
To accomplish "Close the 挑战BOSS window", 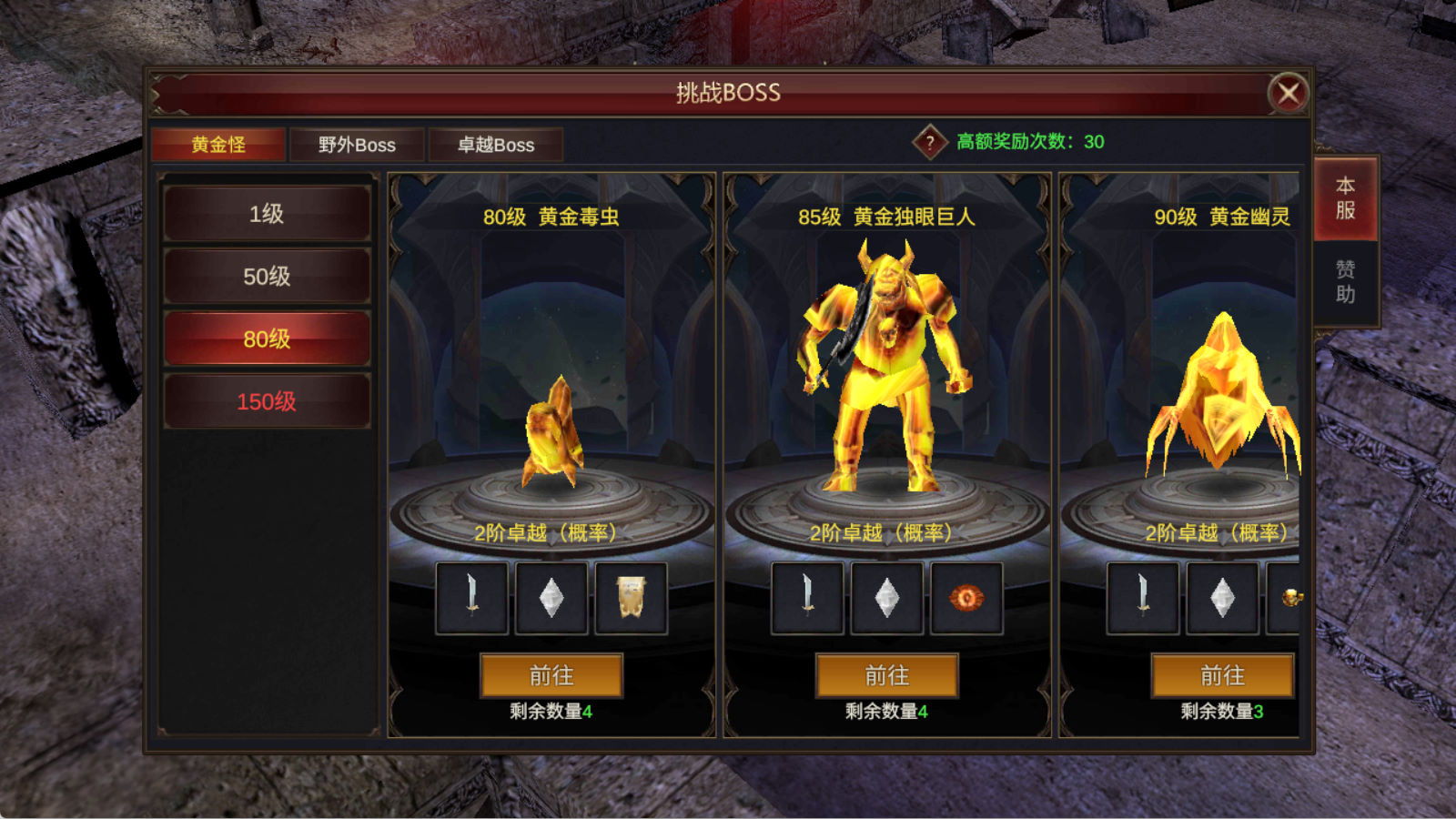I will click(1288, 93).
